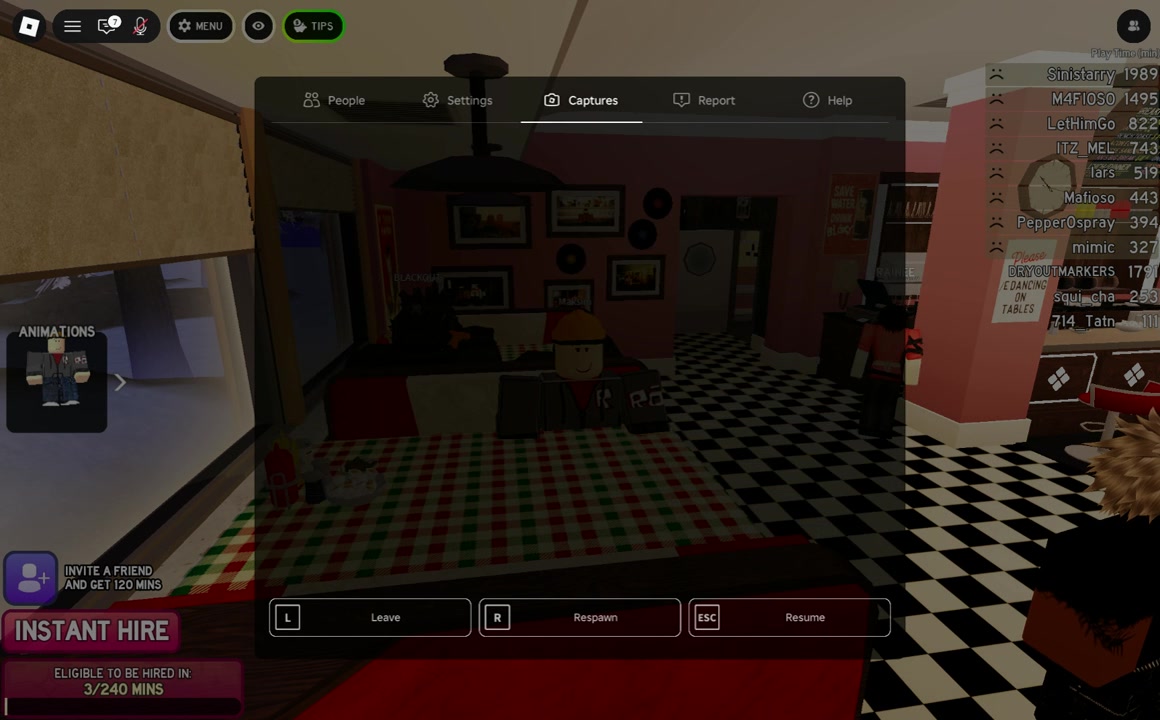Expand the animations panel arrow
Image resolution: width=1160 pixels, height=720 pixels.
120,382
